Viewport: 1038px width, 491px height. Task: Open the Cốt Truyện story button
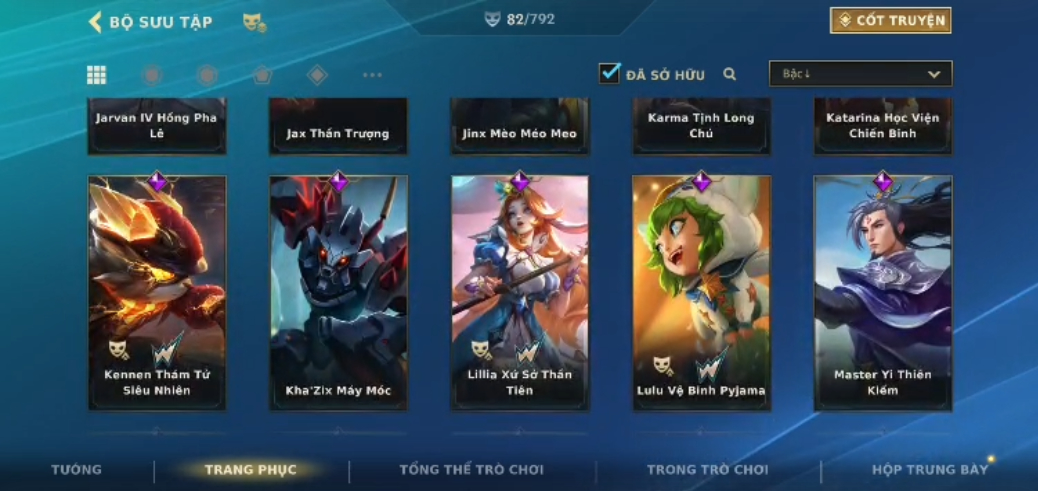pos(890,21)
